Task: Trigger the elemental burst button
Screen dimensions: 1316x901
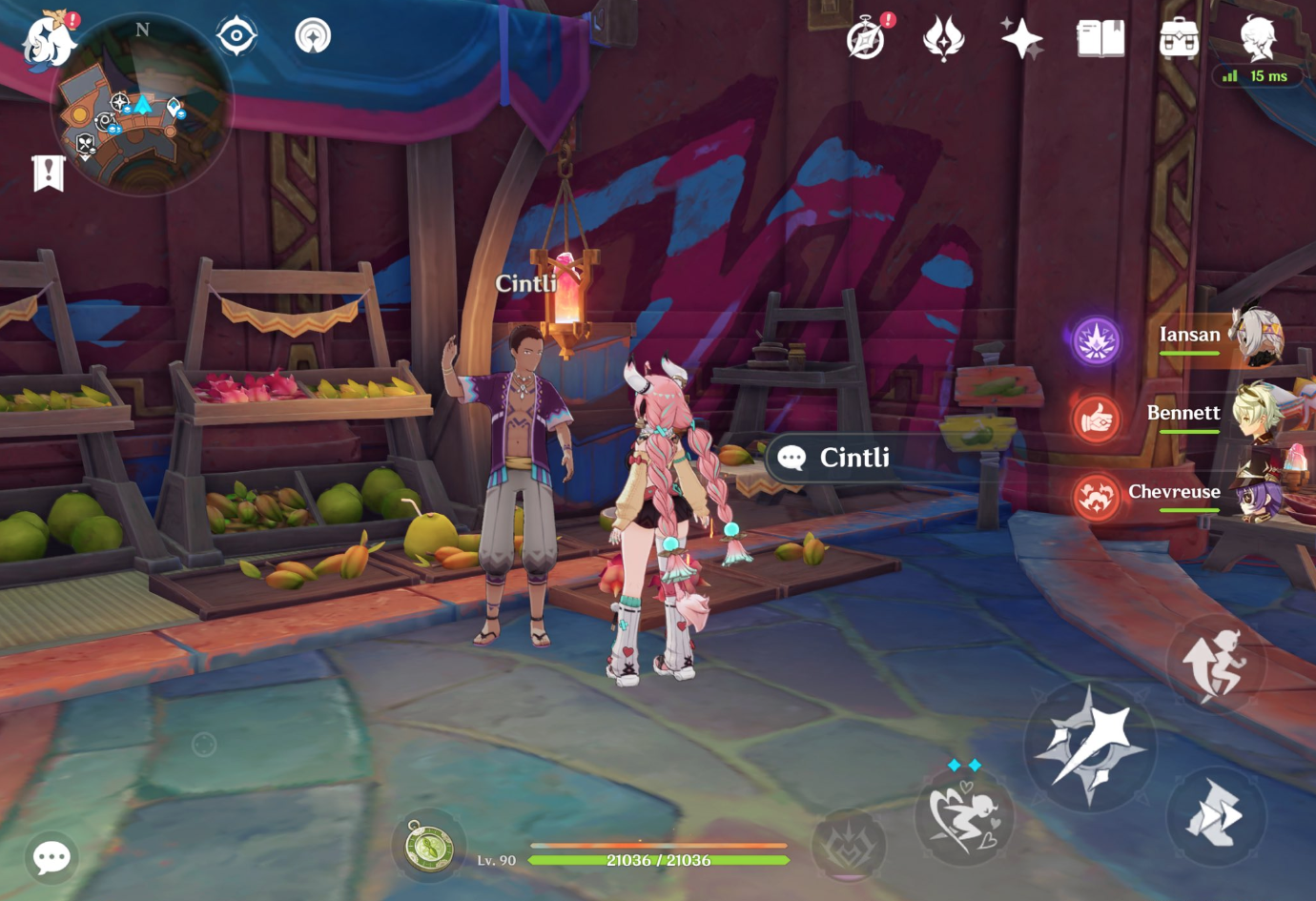Action: [x=848, y=843]
